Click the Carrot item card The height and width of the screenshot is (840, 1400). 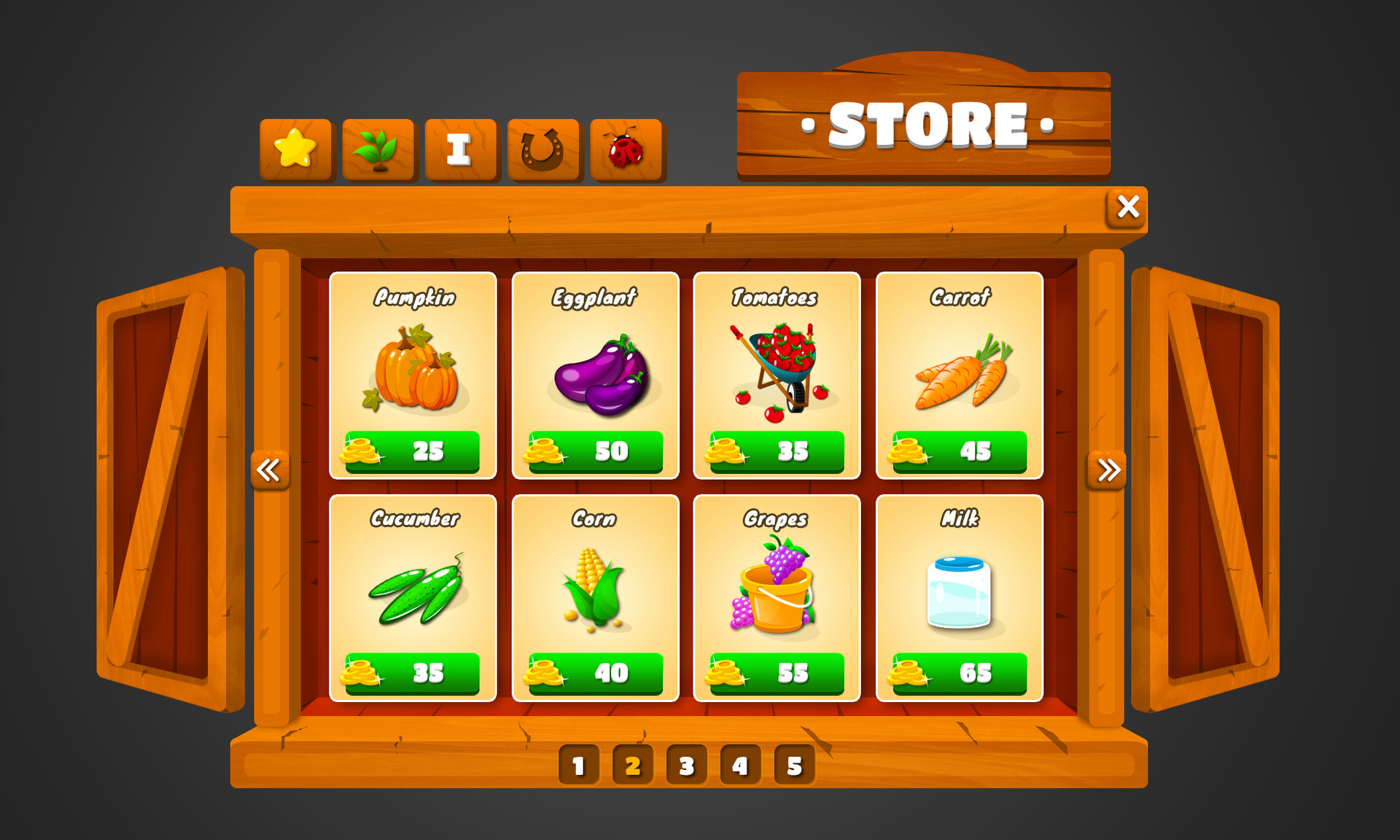pos(960,376)
